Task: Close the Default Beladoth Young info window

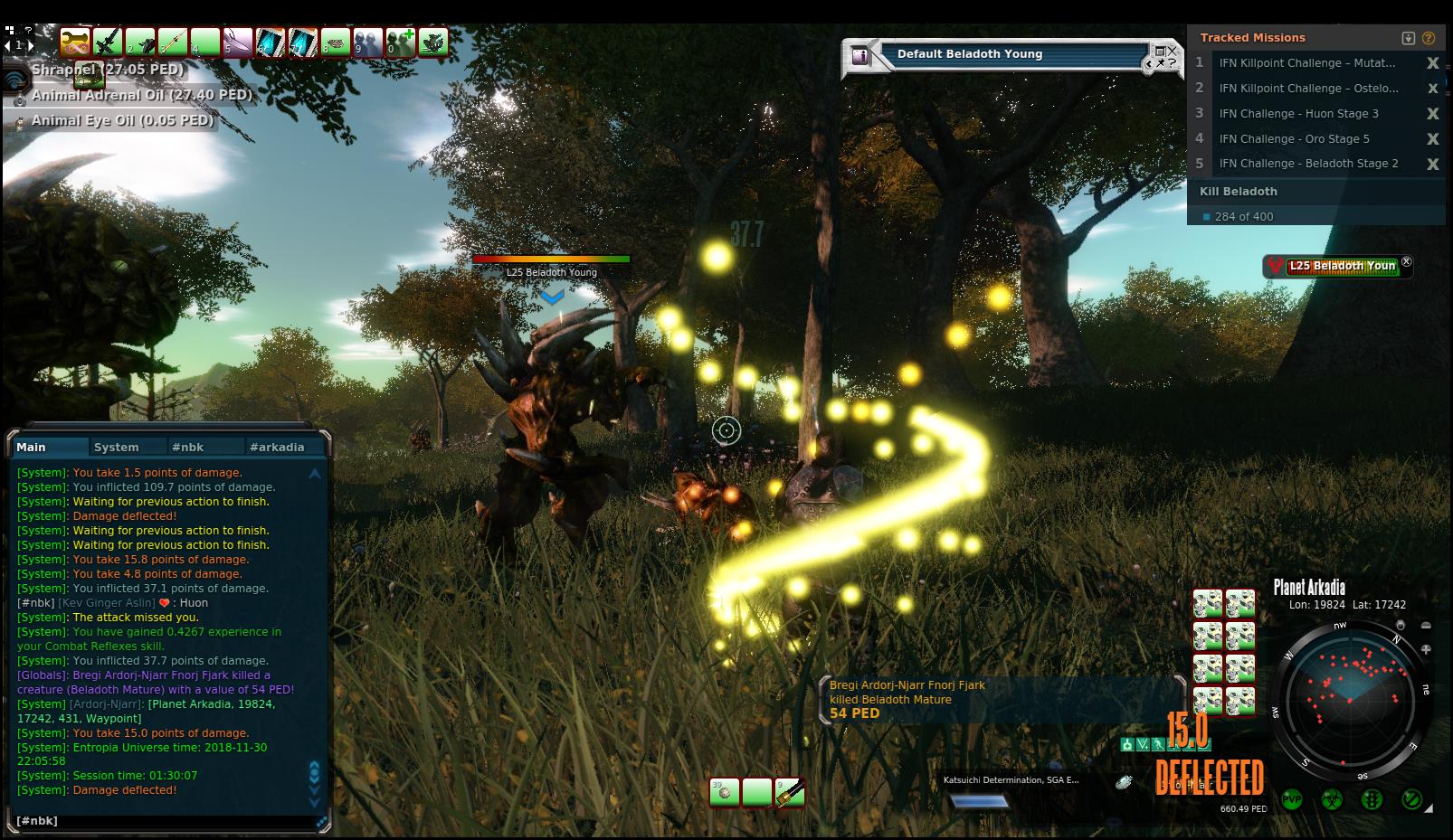Action: tap(1173, 51)
